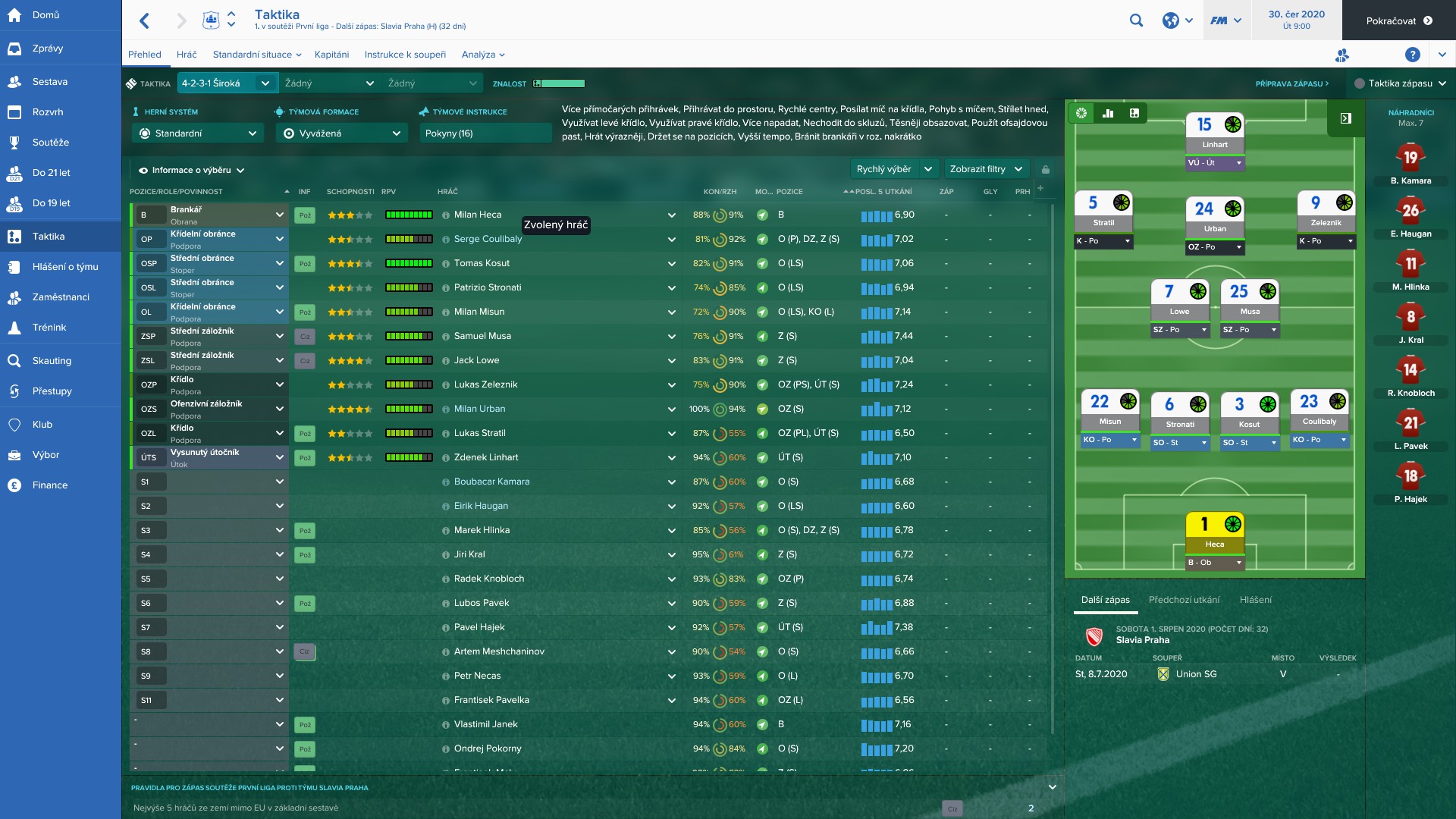Expand the 4-2-3-1 Široká tactic dropdown
The image size is (1456, 819).
point(226,83)
